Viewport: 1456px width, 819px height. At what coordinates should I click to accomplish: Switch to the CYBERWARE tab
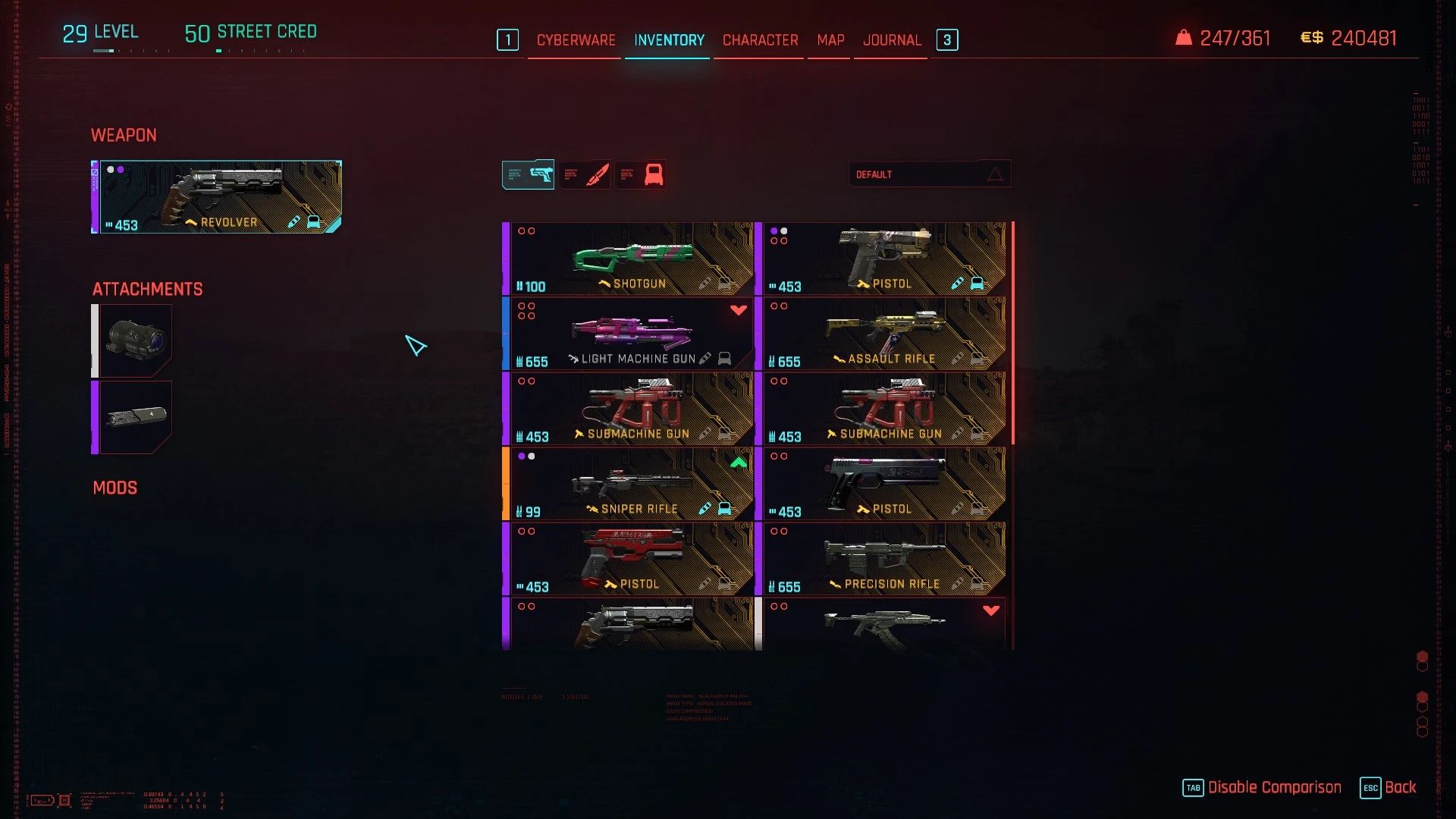coord(575,40)
